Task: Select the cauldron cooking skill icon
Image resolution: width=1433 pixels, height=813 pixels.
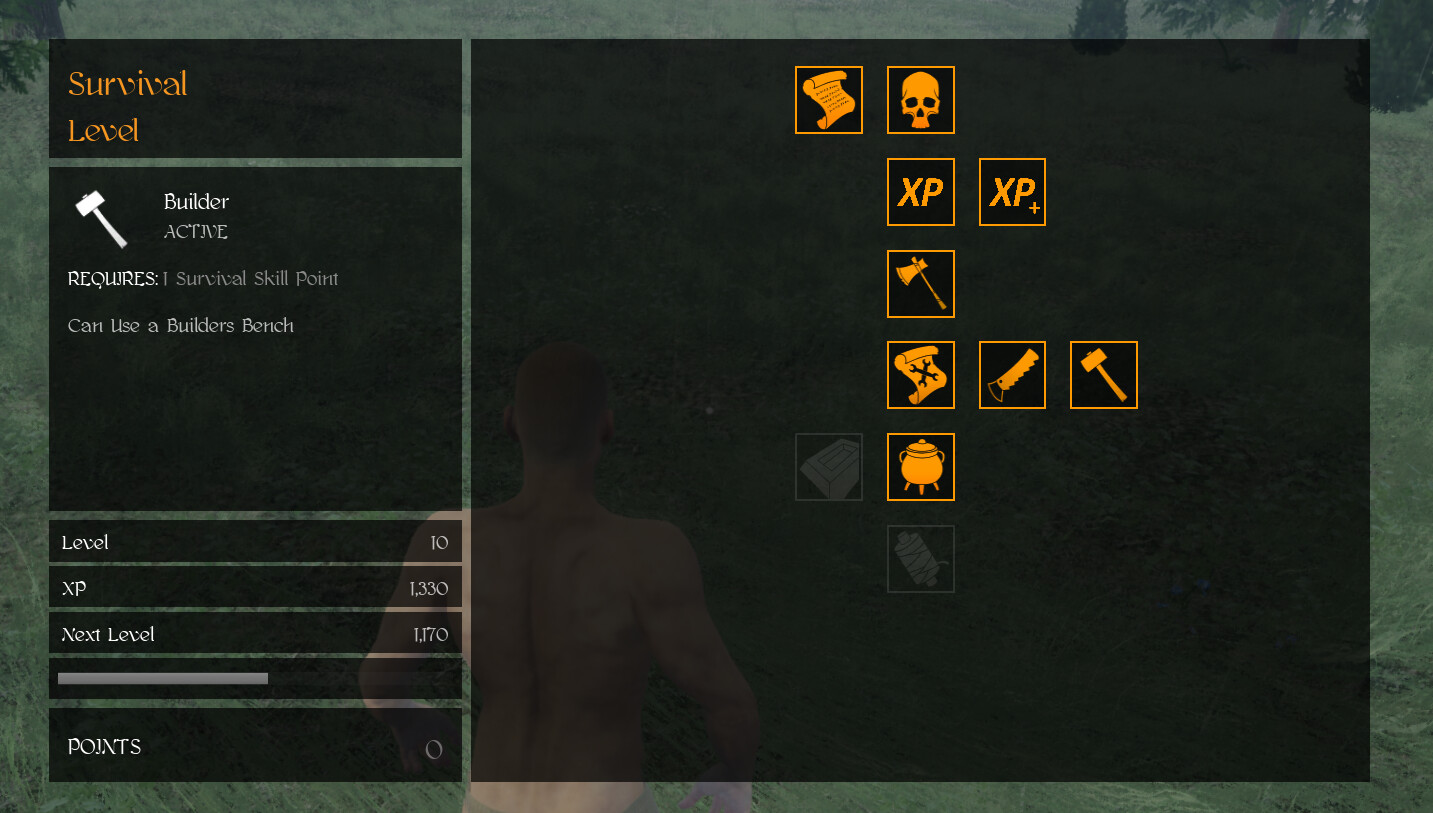Action: click(920, 467)
